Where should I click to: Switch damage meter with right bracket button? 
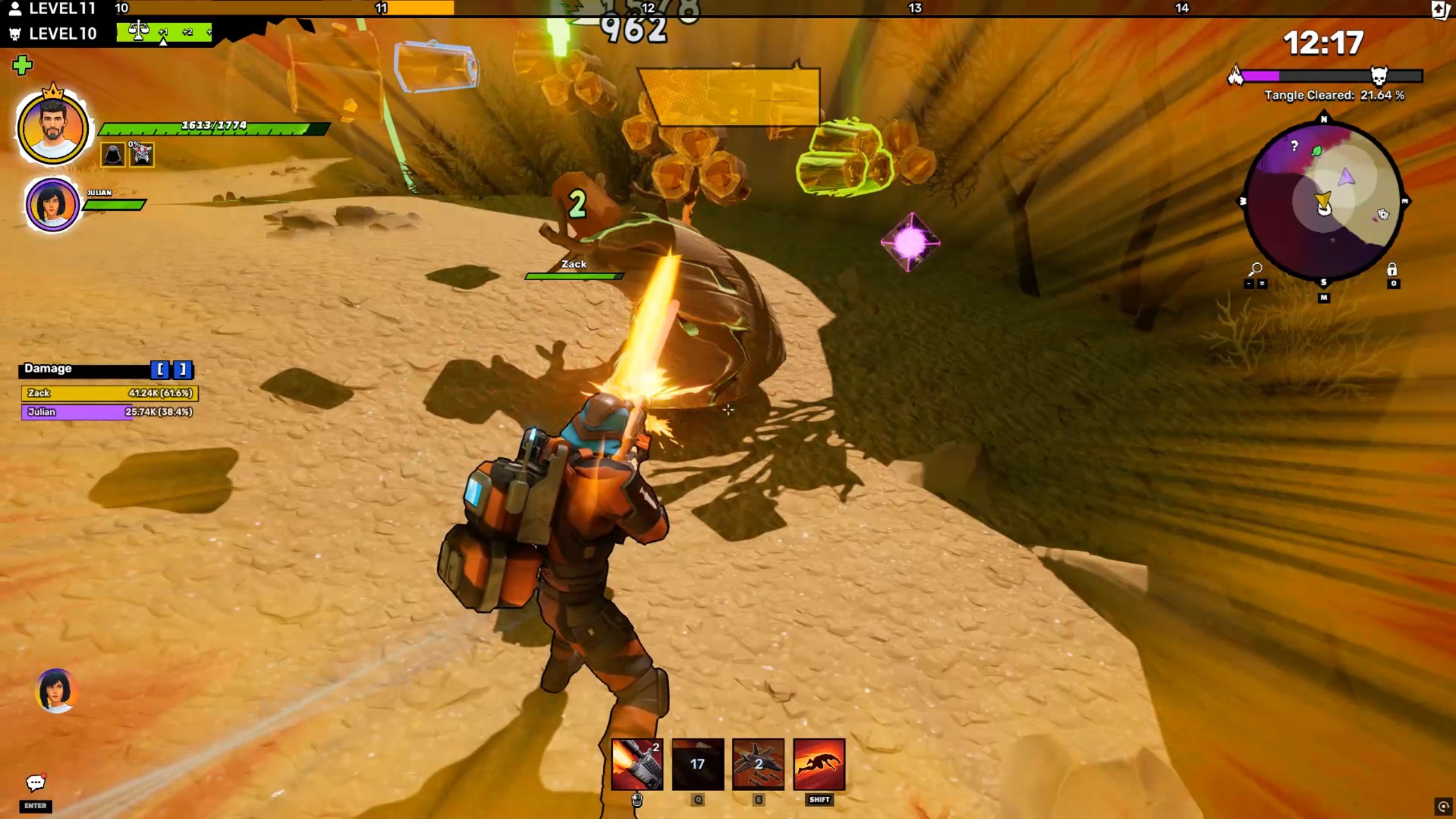pyautogui.click(x=183, y=369)
